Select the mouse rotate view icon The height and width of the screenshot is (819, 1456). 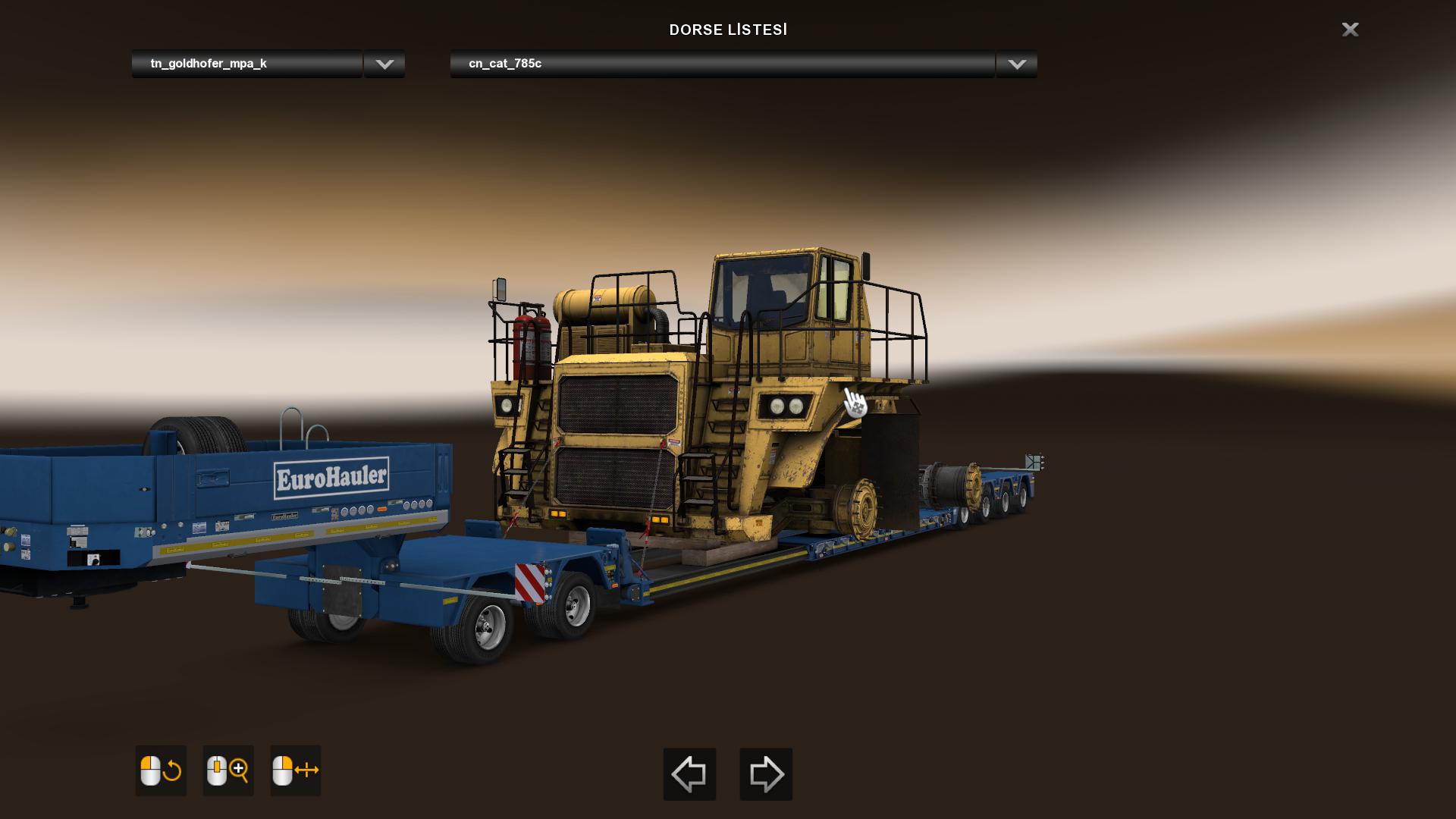tap(161, 770)
